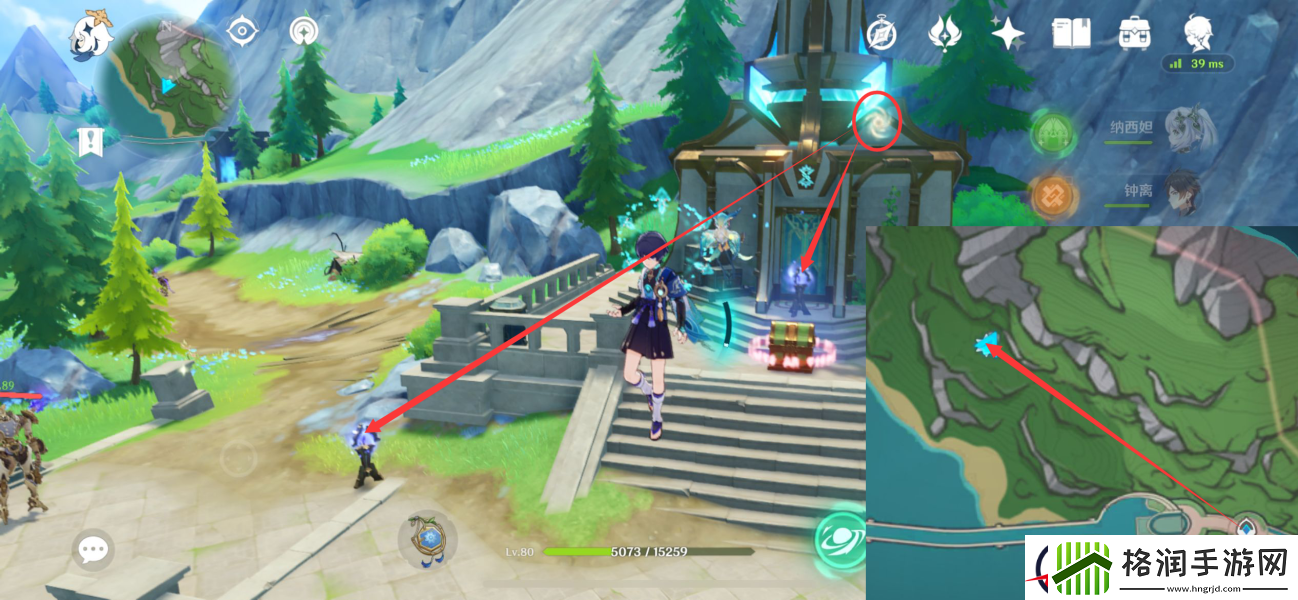Open the compass events icon
1298x600 pixels.
880,34
